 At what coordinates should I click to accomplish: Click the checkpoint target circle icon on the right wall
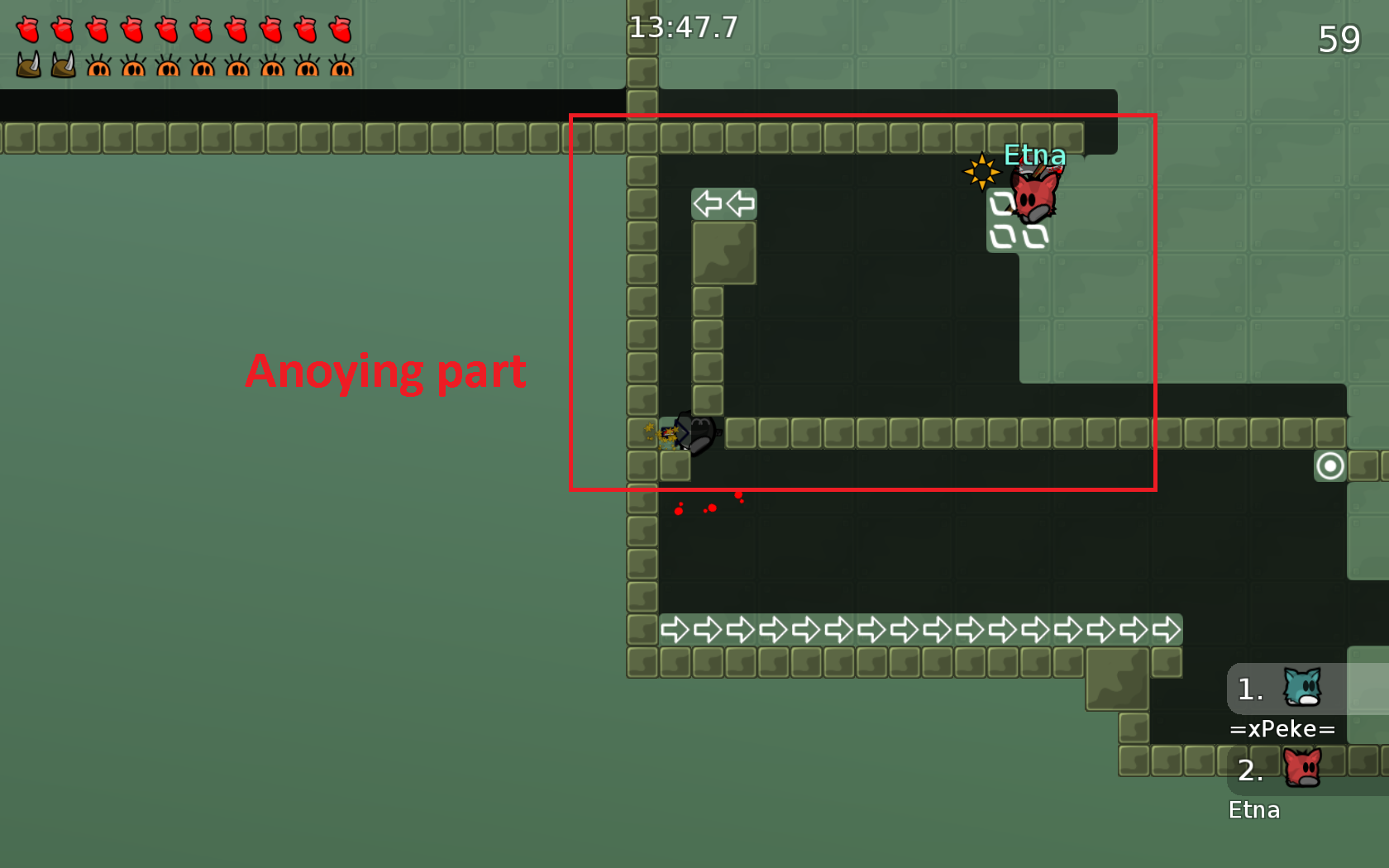(1329, 466)
